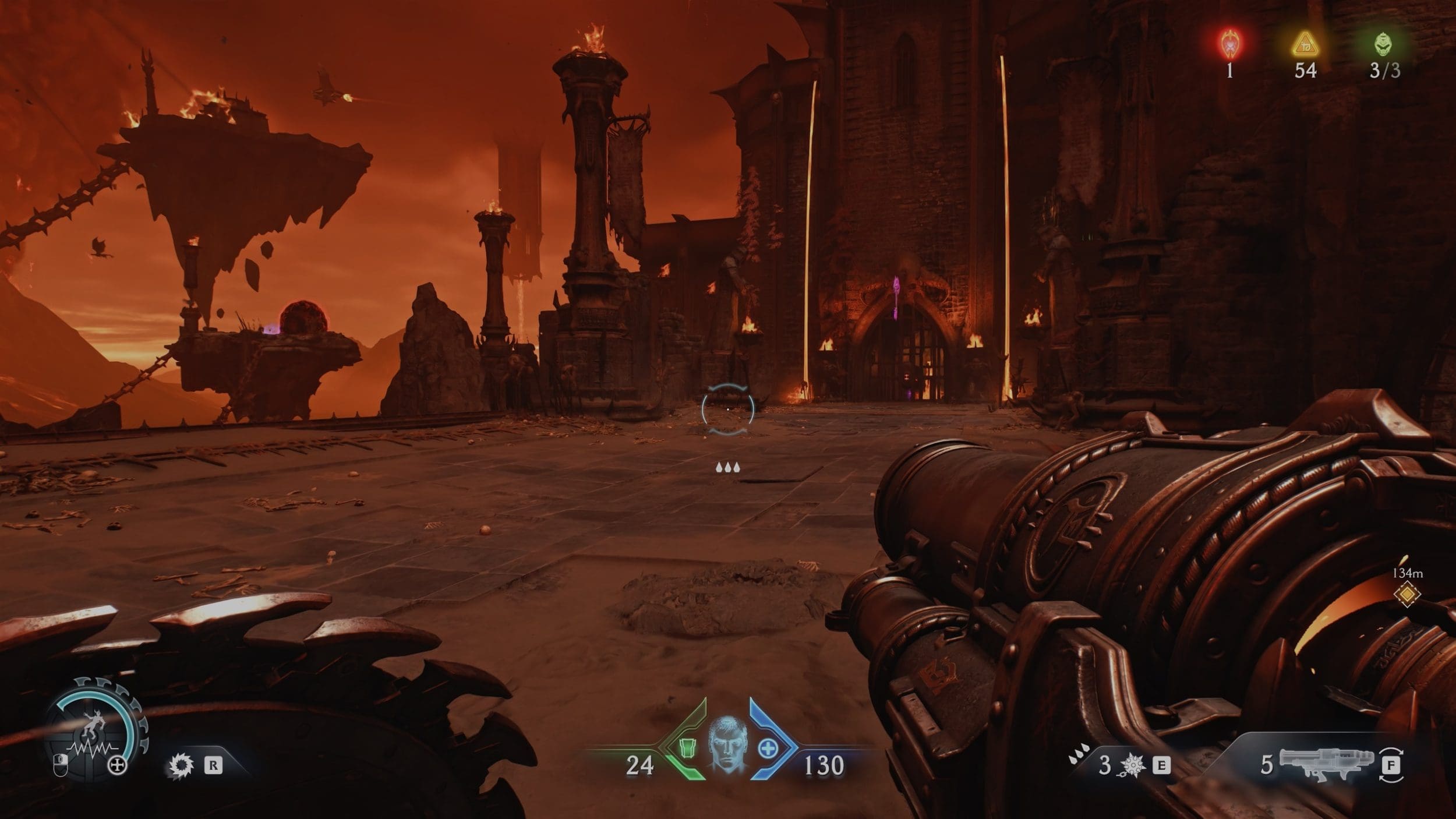Click the blue health cross icon
This screenshot has width=1456, height=819.
(768, 749)
